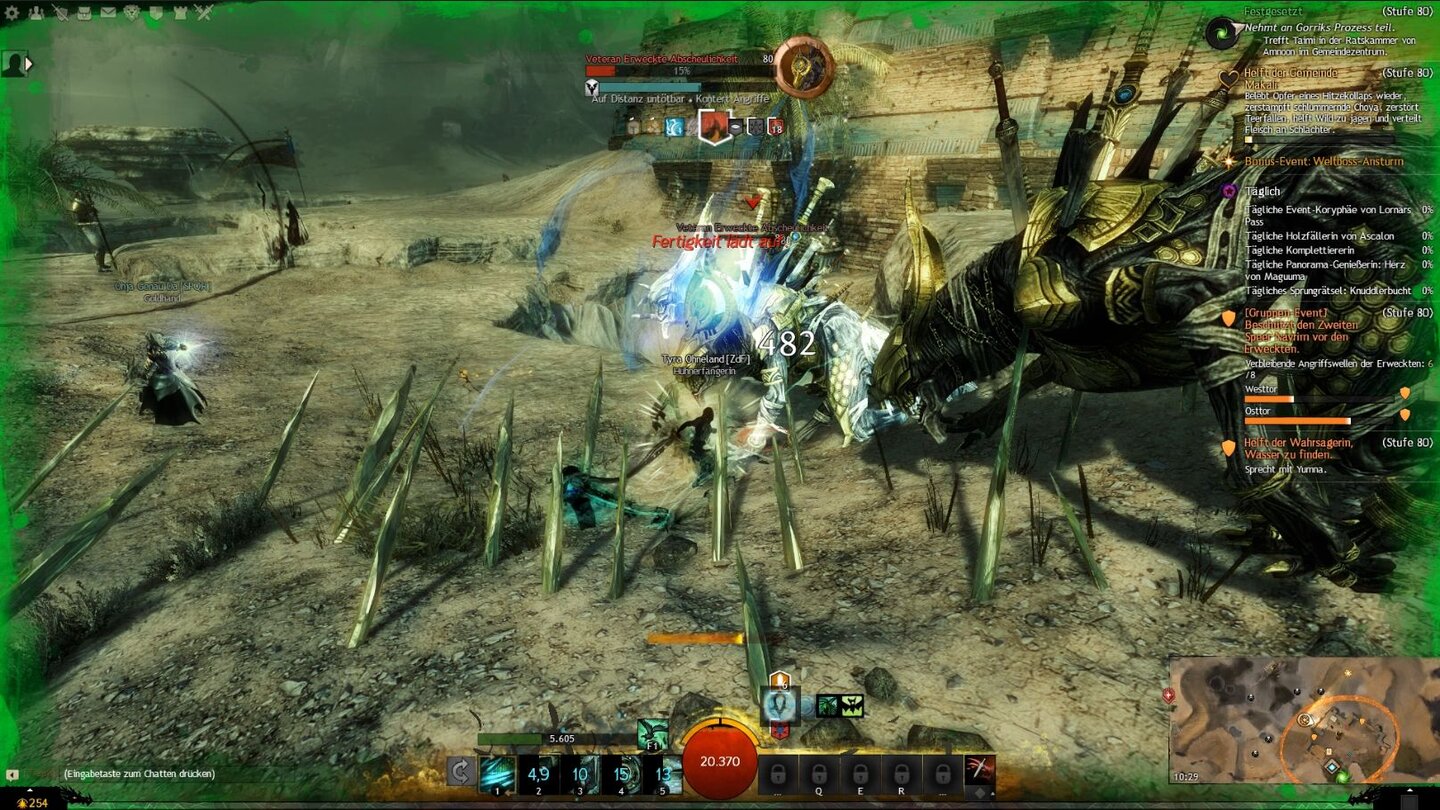Open the mail envelope icon
This screenshot has width=1440, height=810.
[x=108, y=13]
